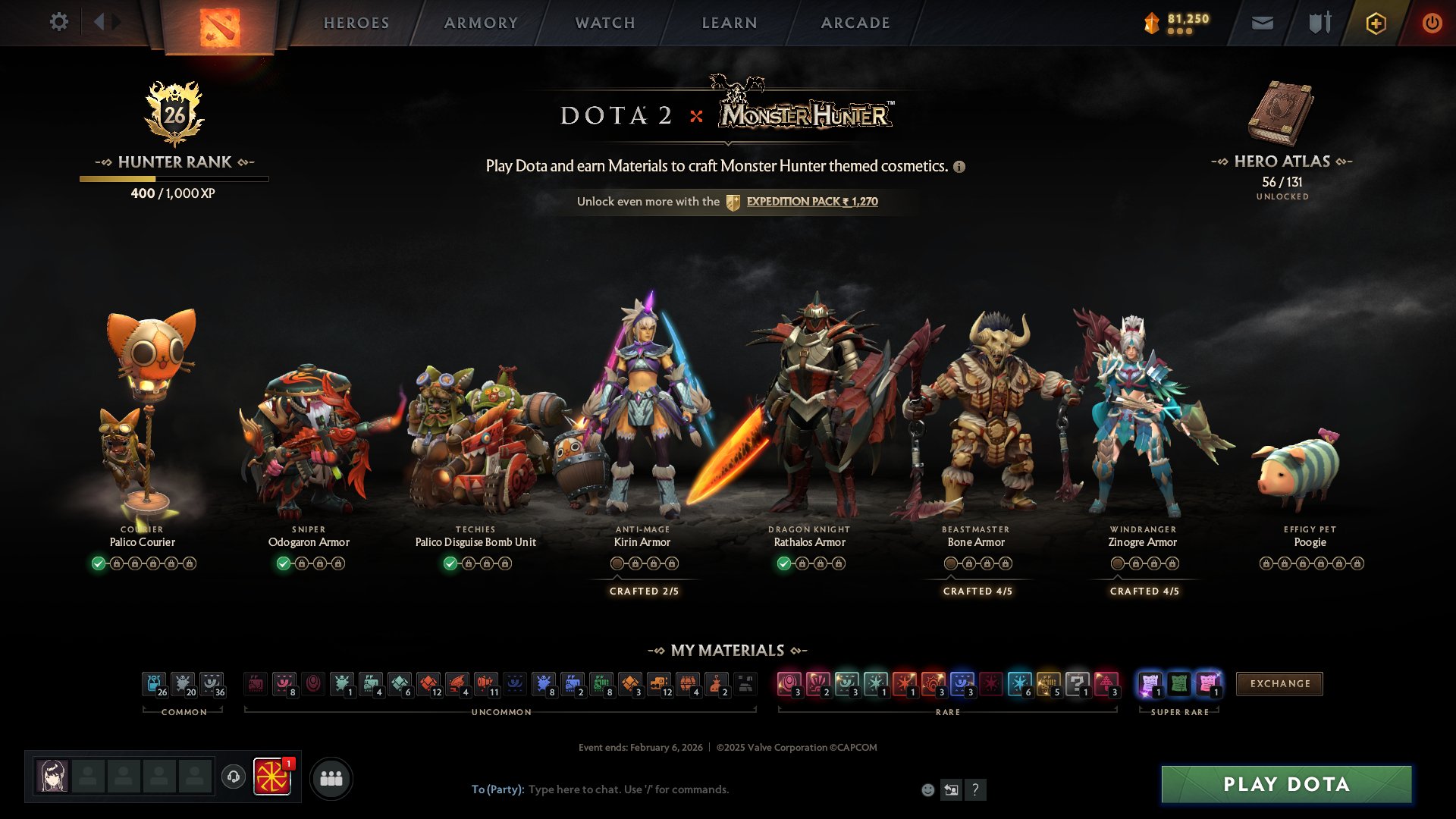The image size is (1456, 819).
Task: Click the power/logout icon
Action: click(1432, 22)
